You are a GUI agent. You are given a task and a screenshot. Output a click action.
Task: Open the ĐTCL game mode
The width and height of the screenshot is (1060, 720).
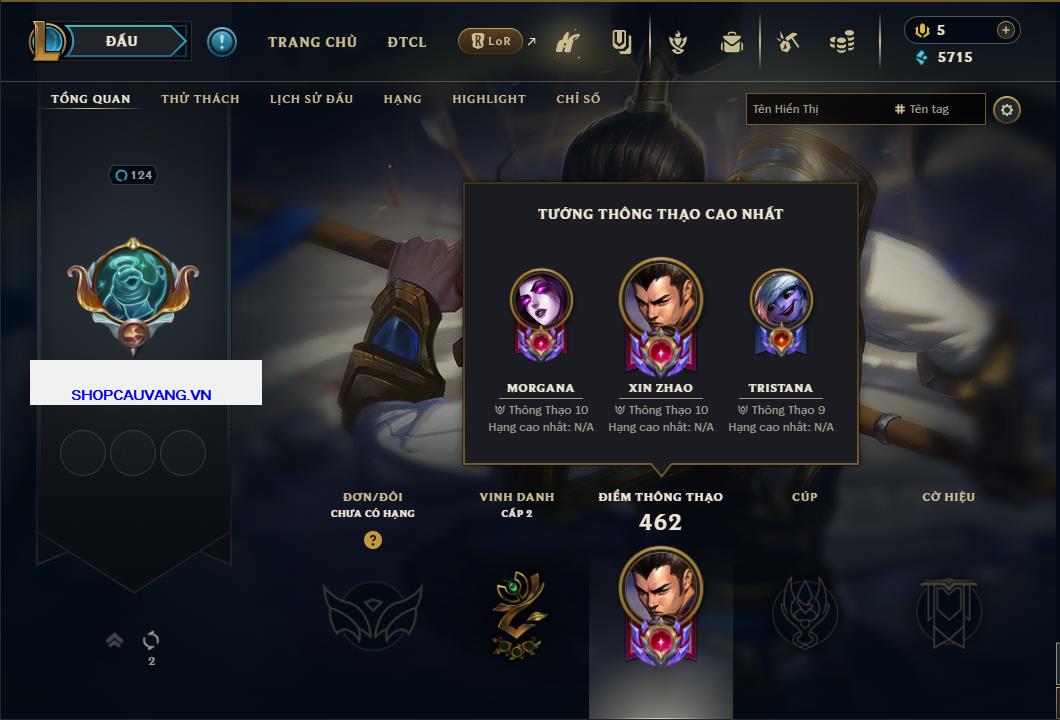pos(407,42)
